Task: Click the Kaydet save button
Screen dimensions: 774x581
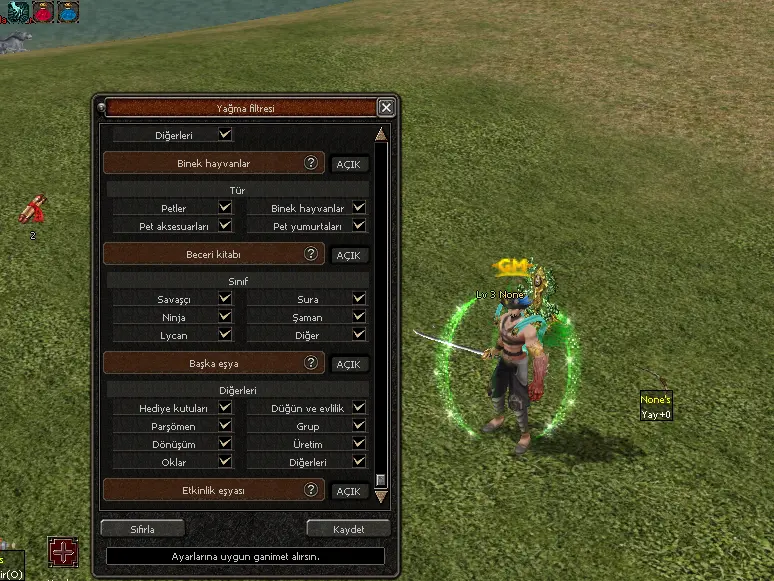Action: pos(348,528)
